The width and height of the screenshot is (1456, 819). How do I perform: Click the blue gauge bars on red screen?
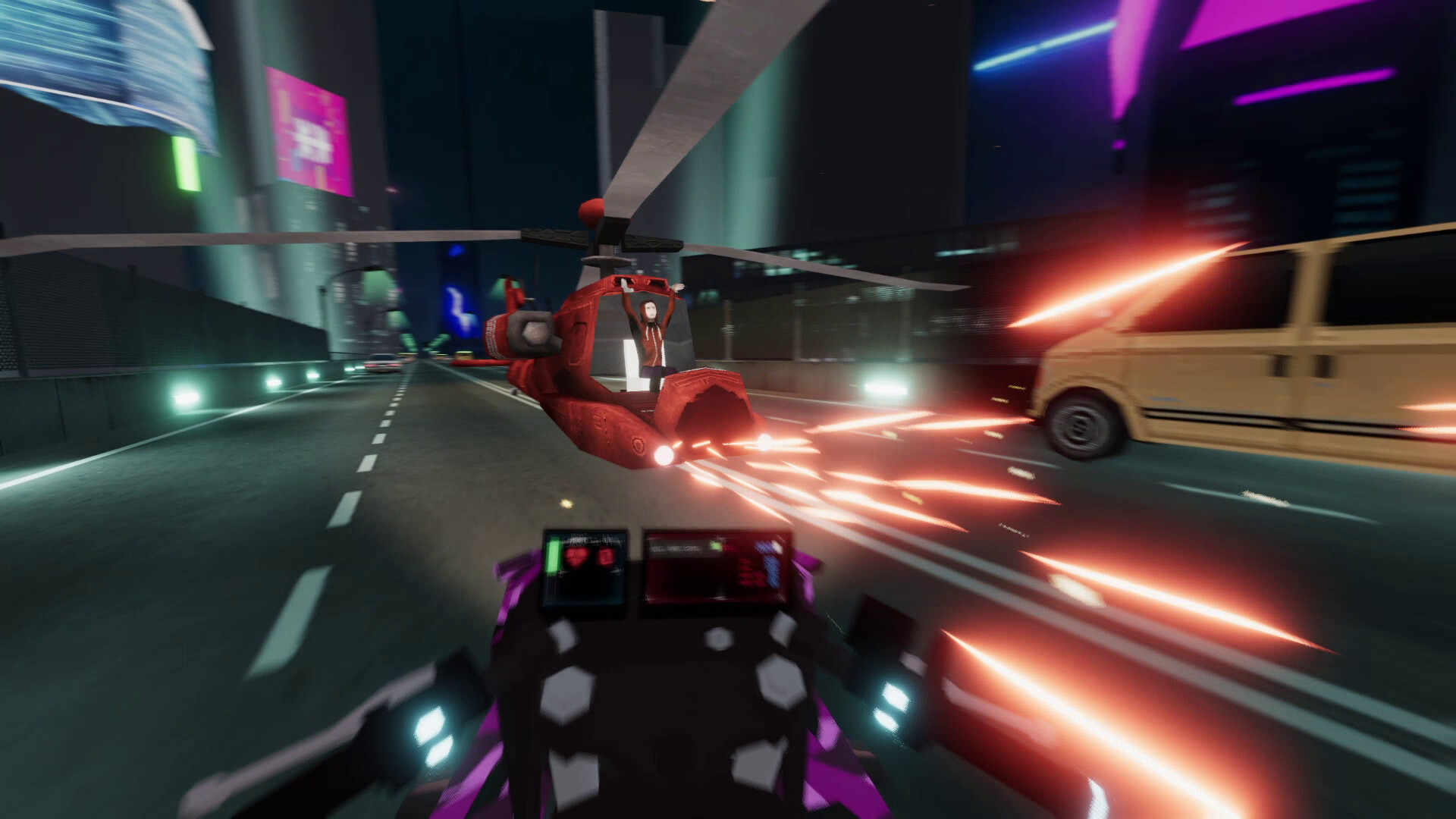[x=772, y=567]
